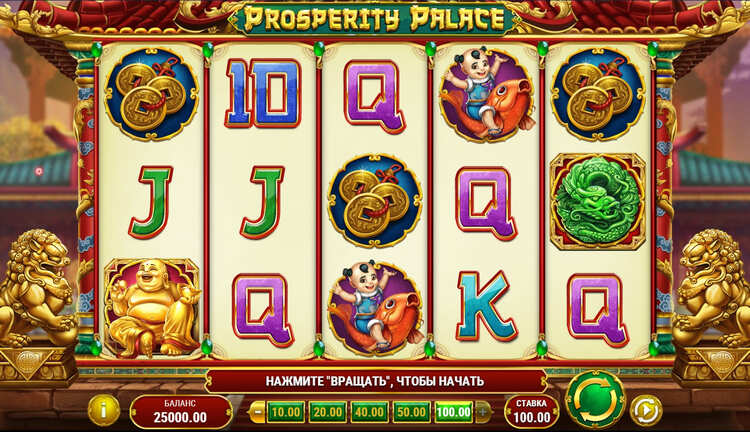Start autoplay with the gold play button
The image size is (750, 432).
point(646,409)
